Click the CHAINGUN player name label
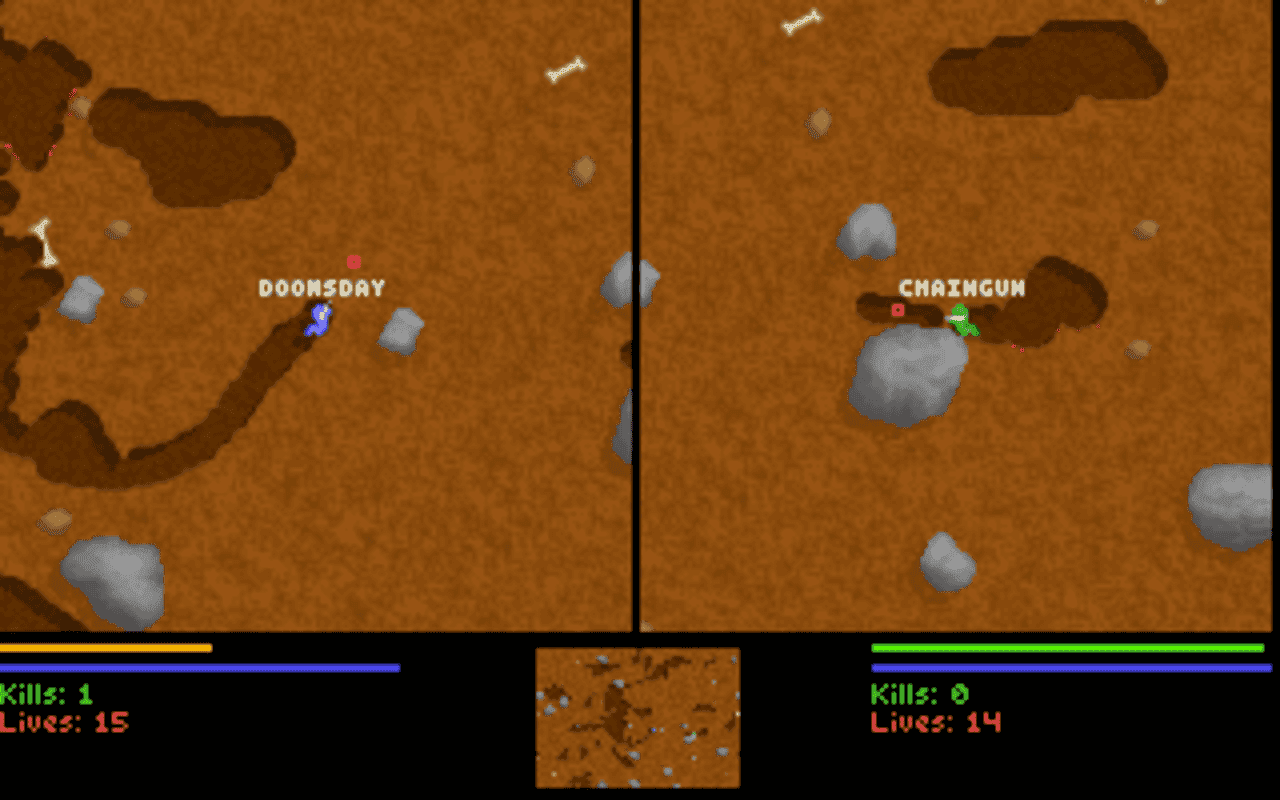 (x=962, y=287)
